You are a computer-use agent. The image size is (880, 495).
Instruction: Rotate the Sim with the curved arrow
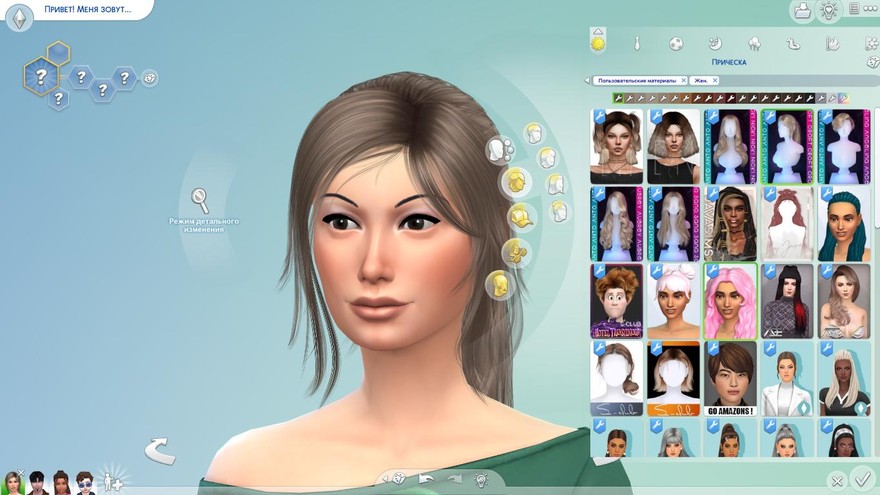click(159, 451)
